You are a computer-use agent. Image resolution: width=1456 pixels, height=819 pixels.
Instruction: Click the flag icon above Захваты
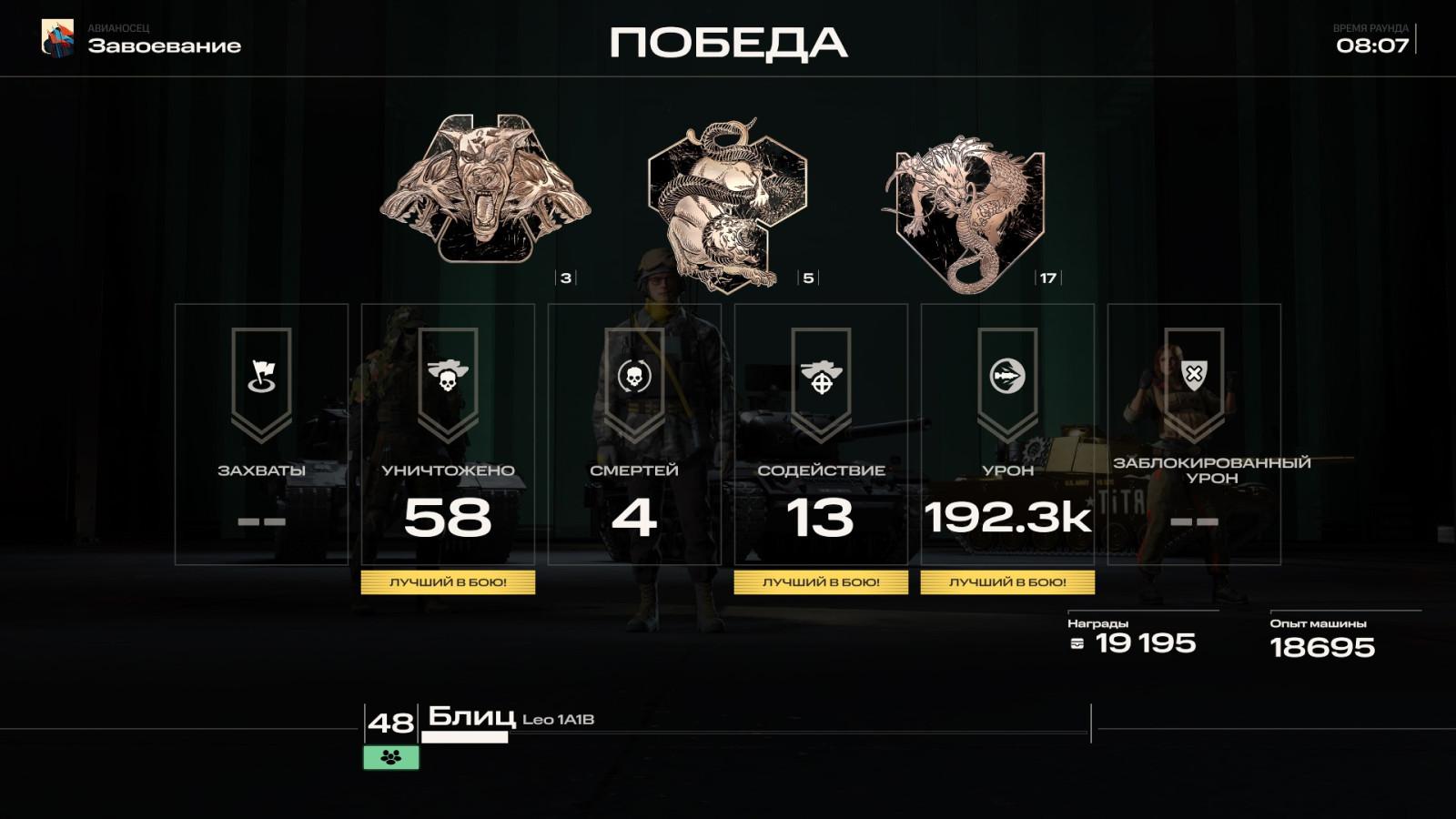(264, 377)
